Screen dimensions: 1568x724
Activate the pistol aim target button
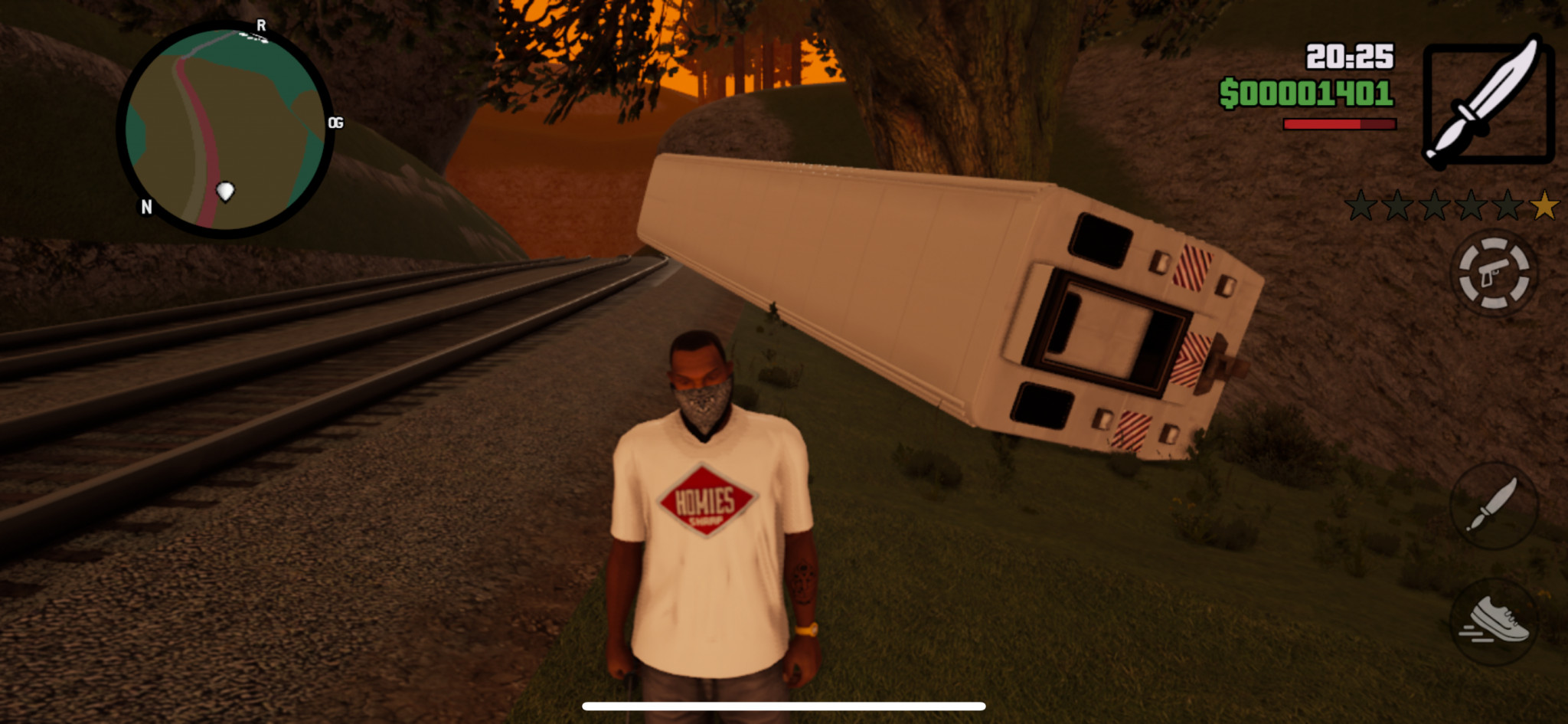(1493, 273)
